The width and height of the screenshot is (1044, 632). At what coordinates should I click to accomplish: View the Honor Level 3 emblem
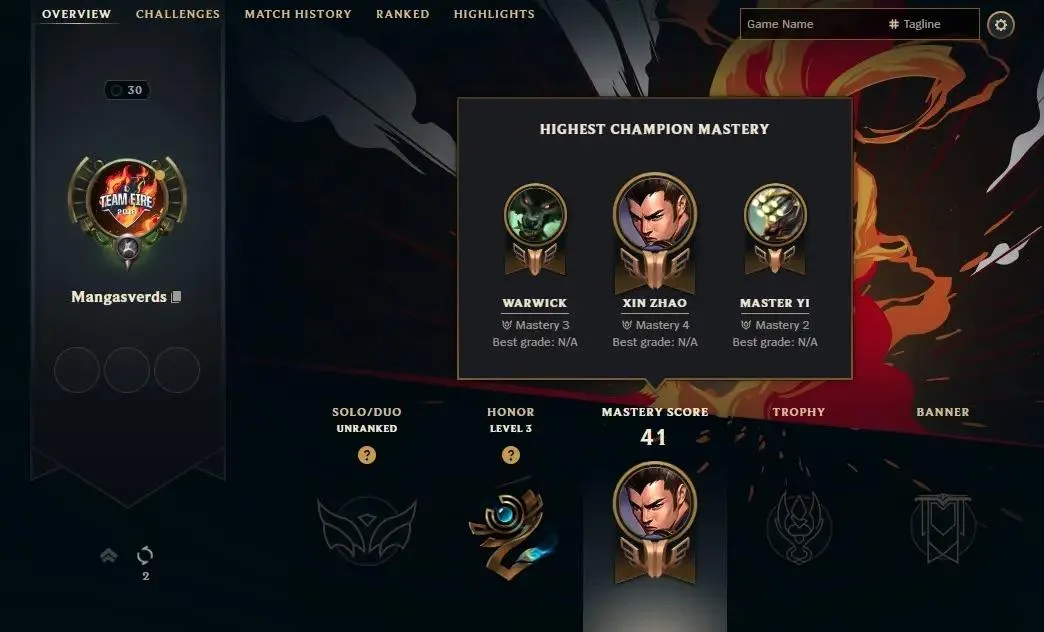tap(510, 526)
